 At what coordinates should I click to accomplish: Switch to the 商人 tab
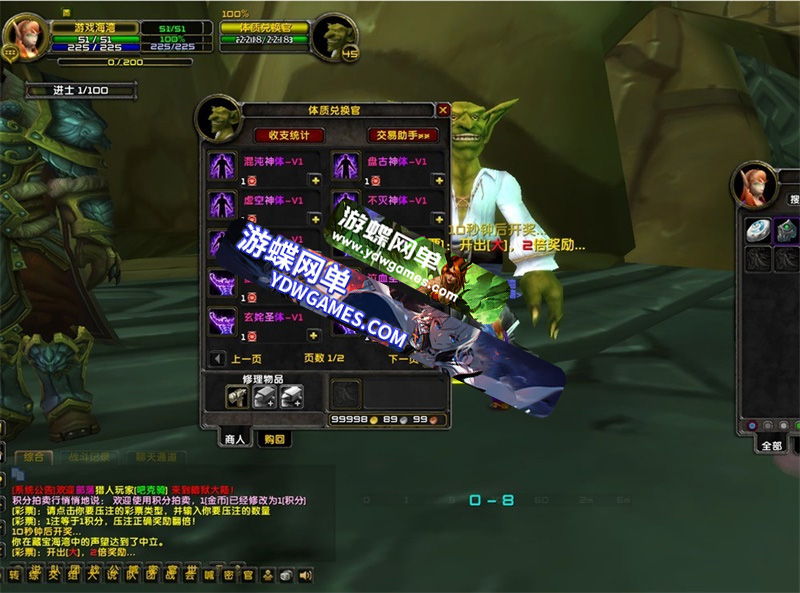(x=235, y=439)
